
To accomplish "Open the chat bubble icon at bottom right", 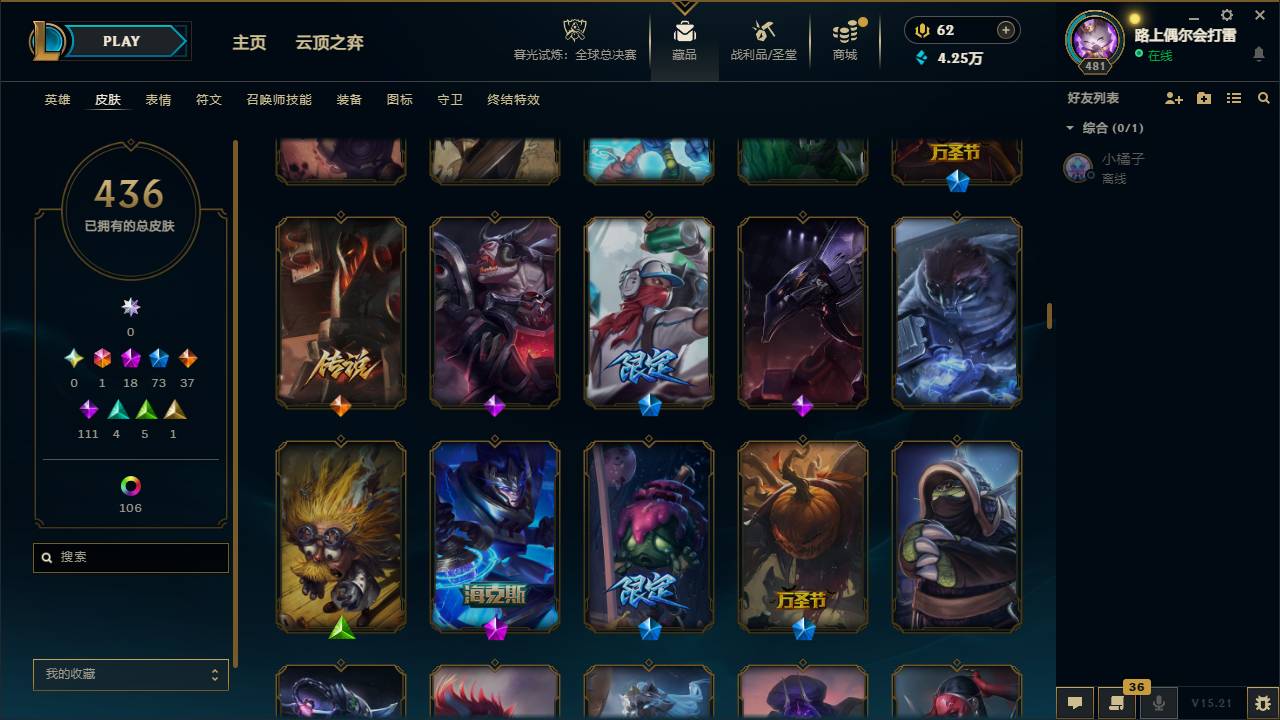I will pyautogui.click(x=1075, y=703).
